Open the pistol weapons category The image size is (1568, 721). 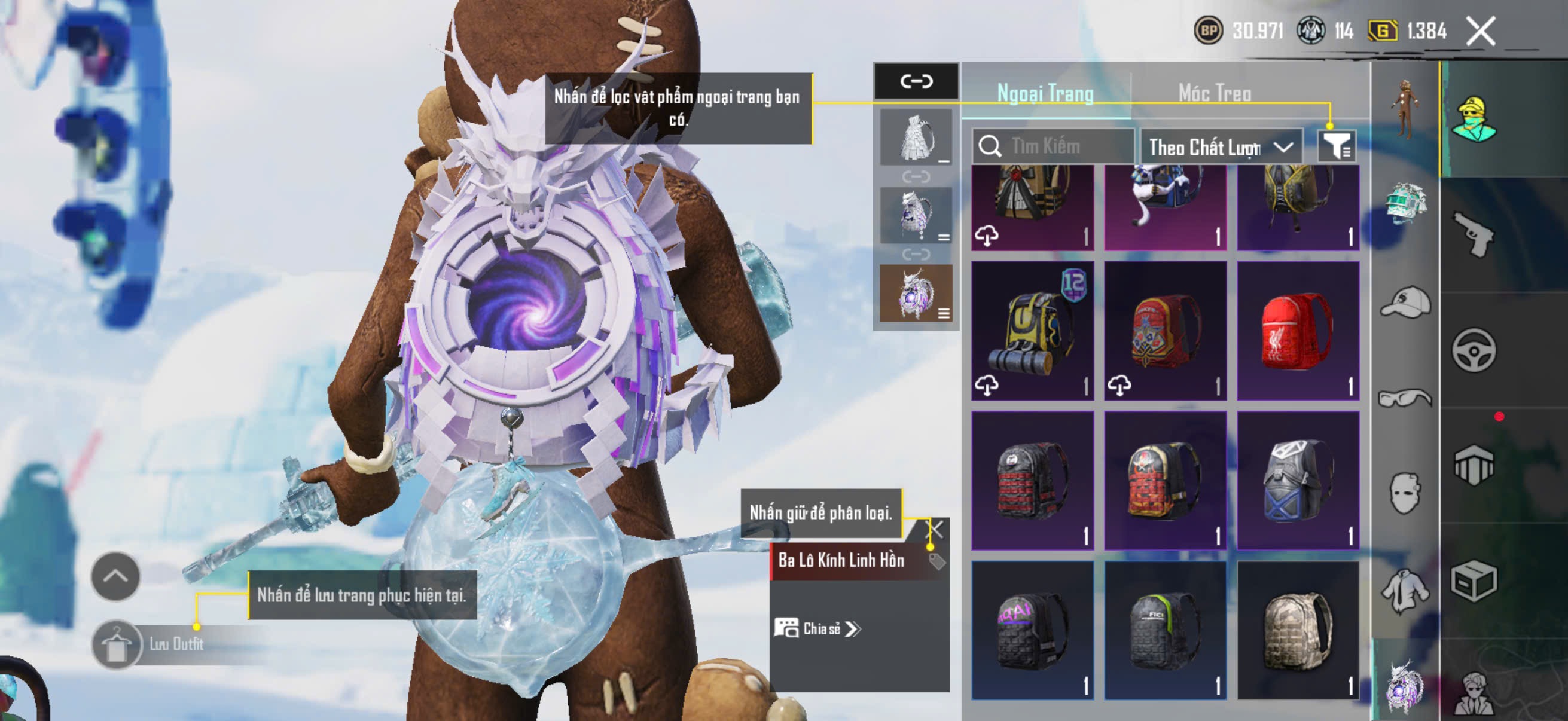(x=1474, y=234)
